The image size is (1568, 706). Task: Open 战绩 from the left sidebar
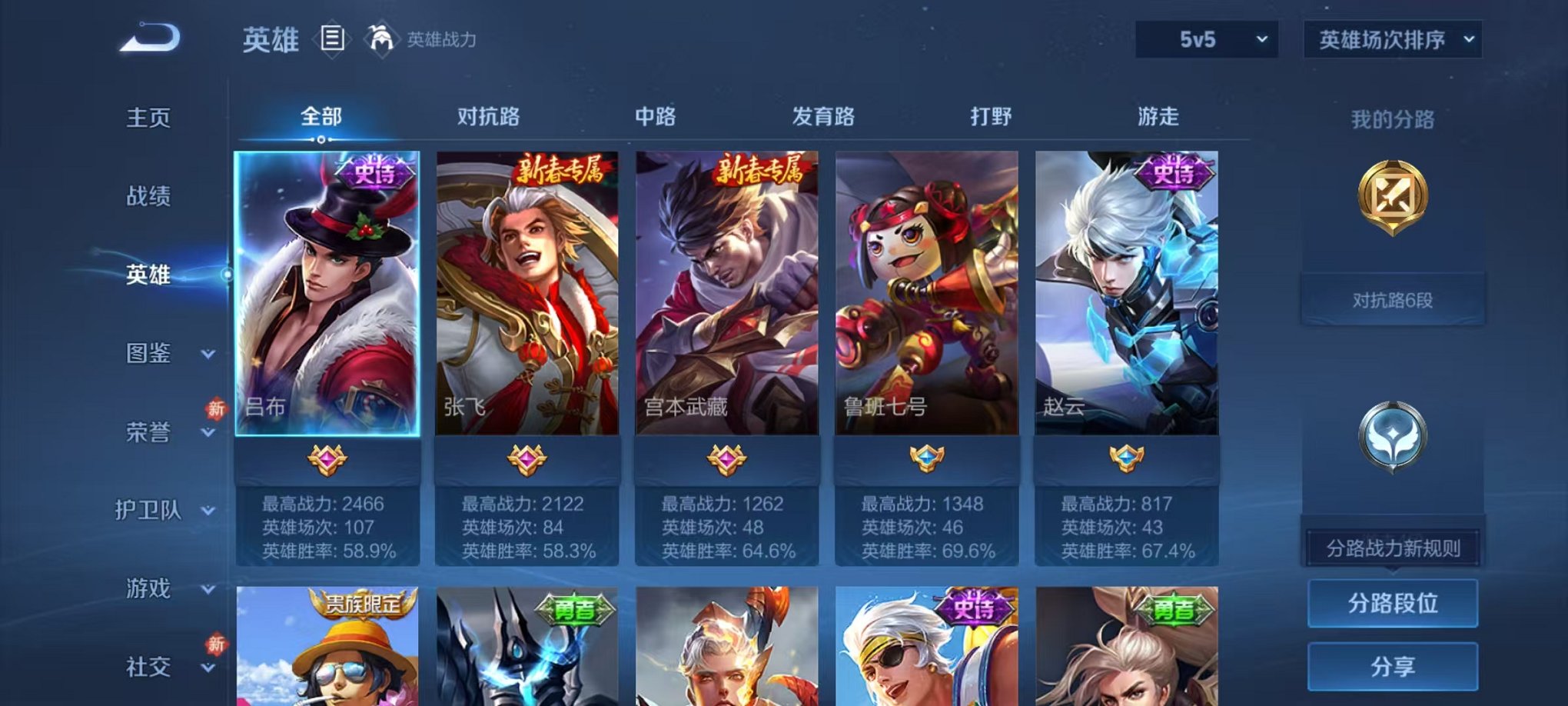pos(148,197)
